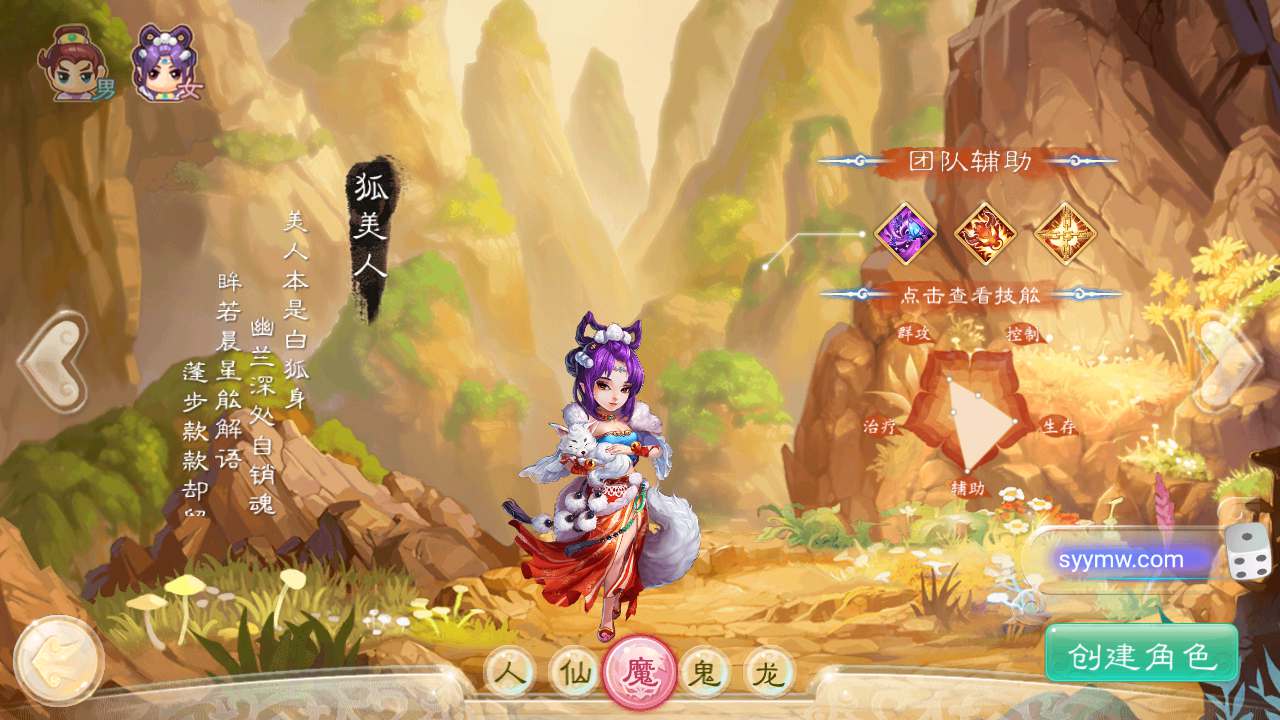Roll the dice for a random name
This screenshot has height=720, width=1280.
tap(1249, 553)
